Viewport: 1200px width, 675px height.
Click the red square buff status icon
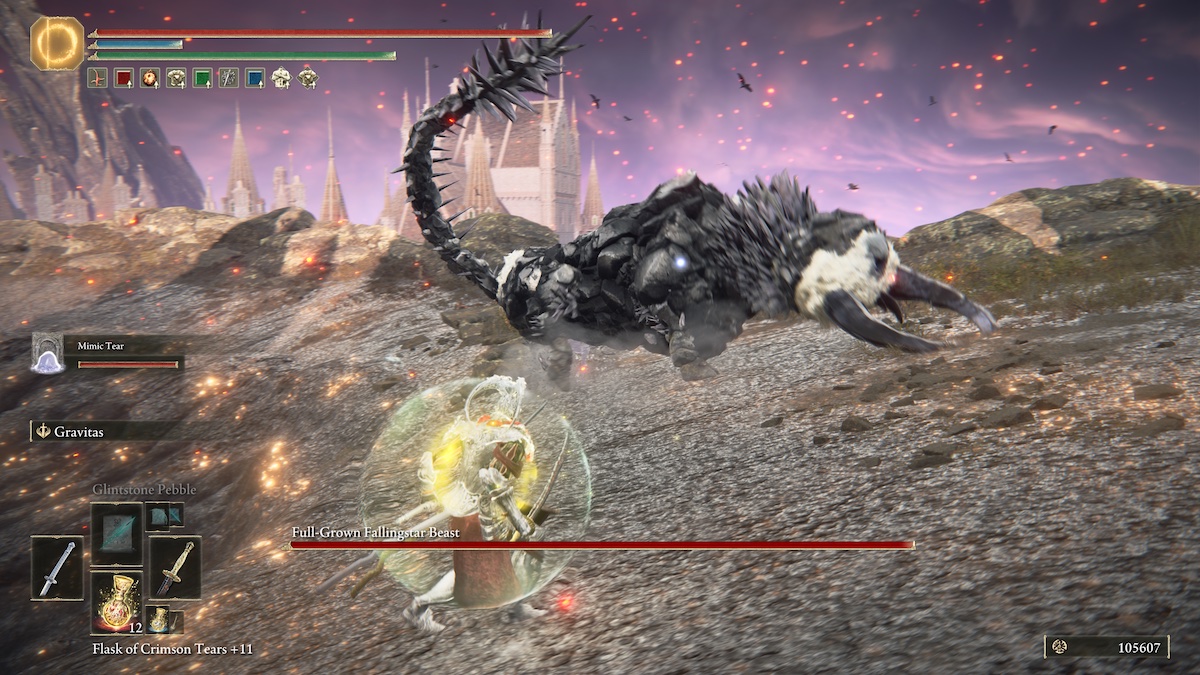[124, 77]
